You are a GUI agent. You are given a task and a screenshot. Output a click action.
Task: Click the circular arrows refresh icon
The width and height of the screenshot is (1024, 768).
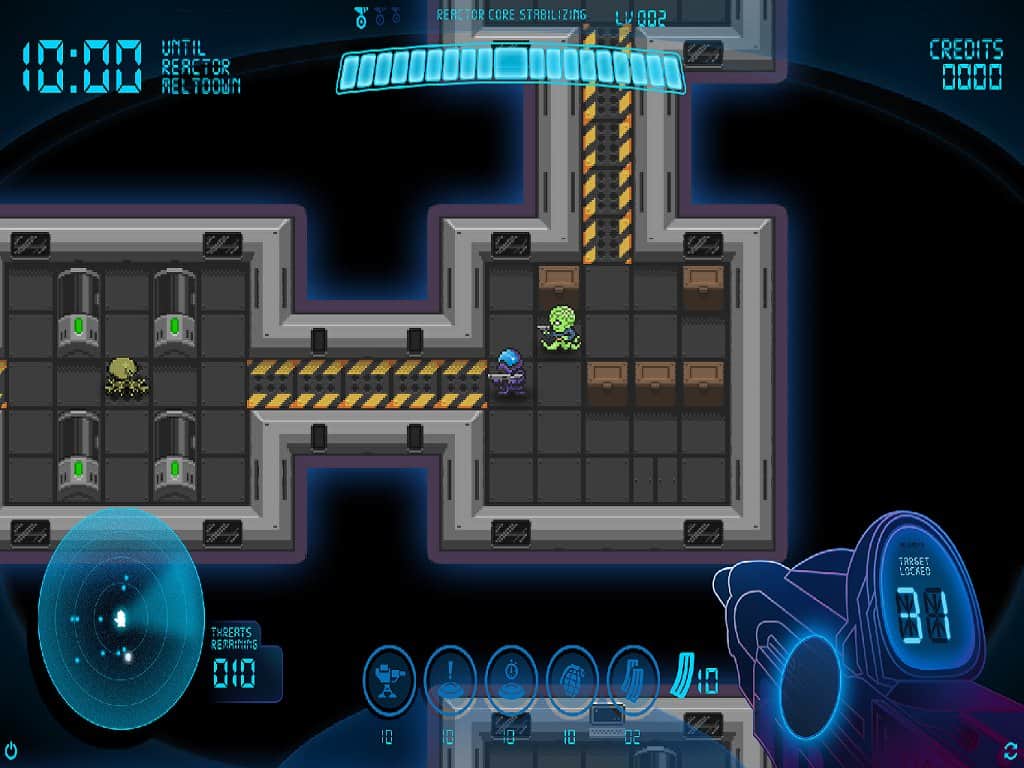(x=1011, y=749)
